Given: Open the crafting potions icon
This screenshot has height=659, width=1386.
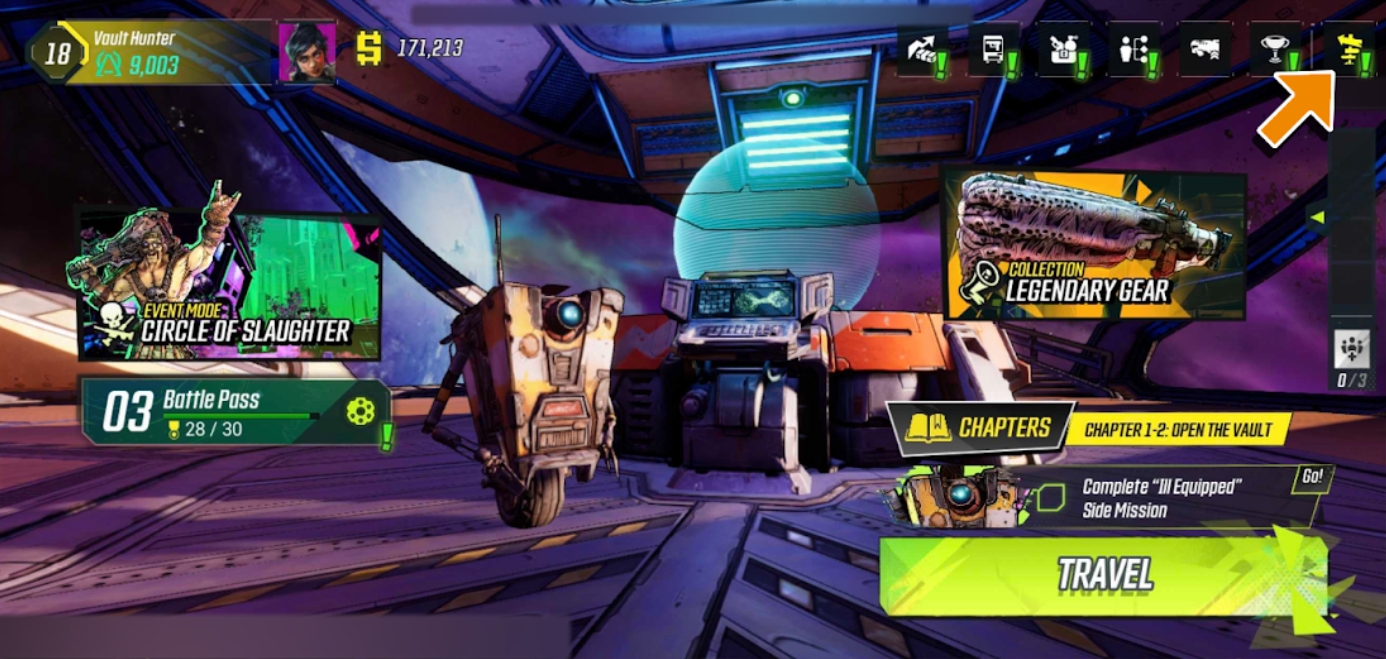Looking at the screenshot, I should (x=1062, y=50).
